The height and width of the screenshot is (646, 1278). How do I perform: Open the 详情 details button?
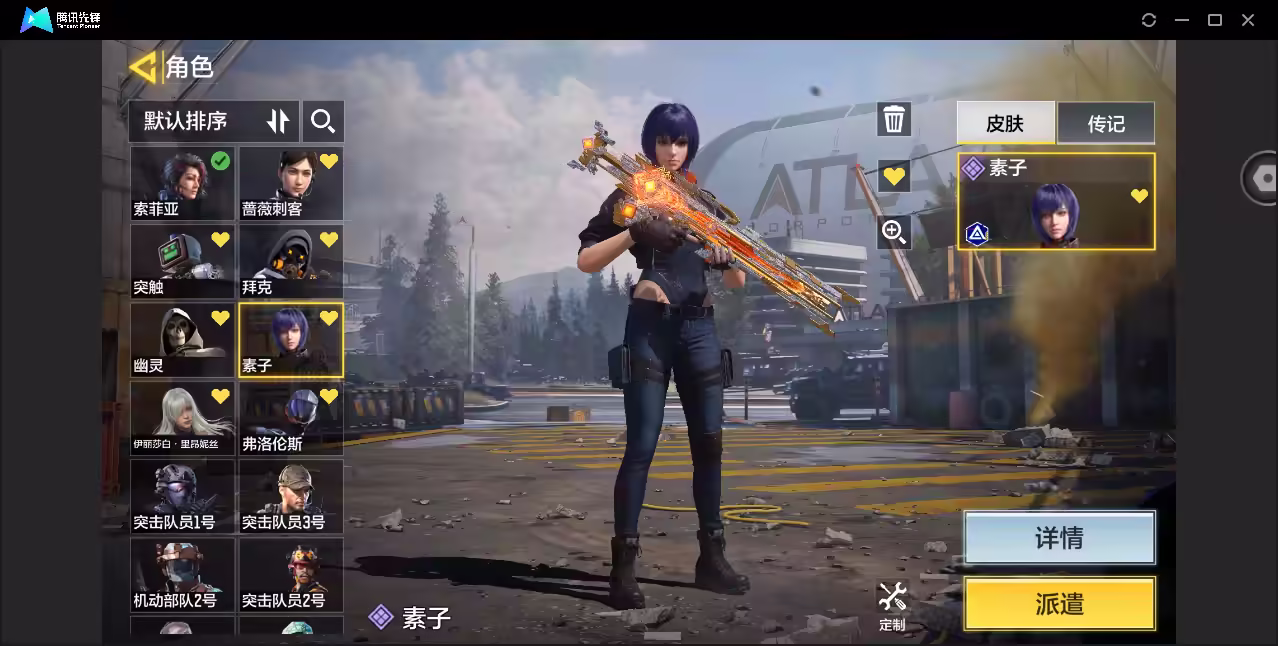pos(1059,538)
